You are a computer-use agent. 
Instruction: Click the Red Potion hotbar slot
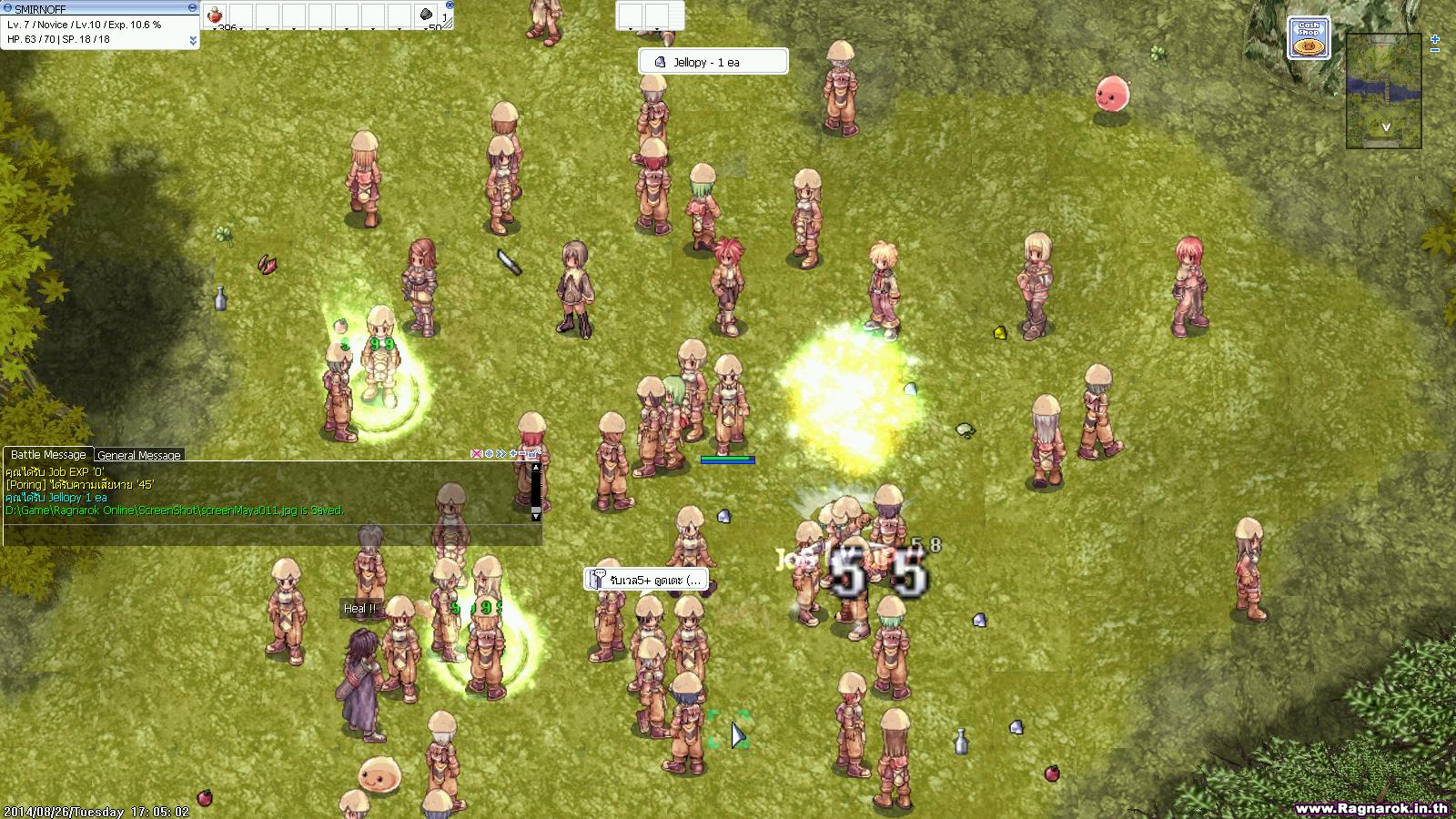click(216, 15)
